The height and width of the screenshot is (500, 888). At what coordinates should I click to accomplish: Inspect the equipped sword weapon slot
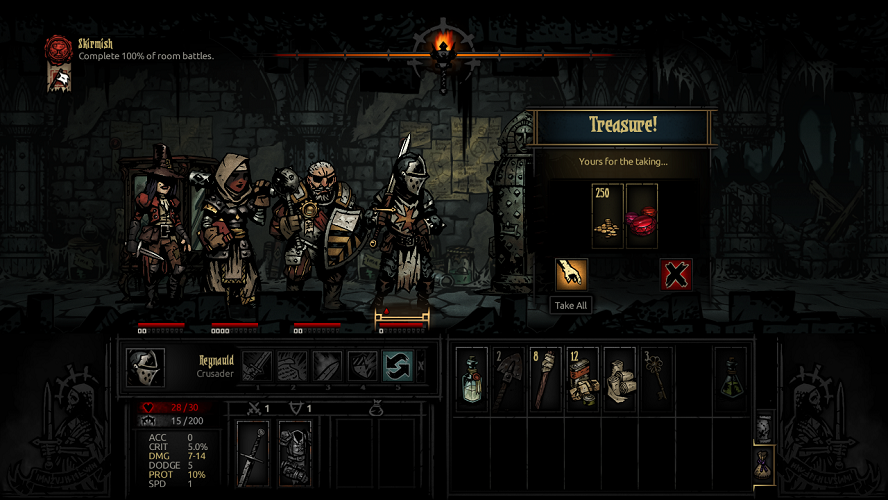pyautogui.click(x=254, y=453)
